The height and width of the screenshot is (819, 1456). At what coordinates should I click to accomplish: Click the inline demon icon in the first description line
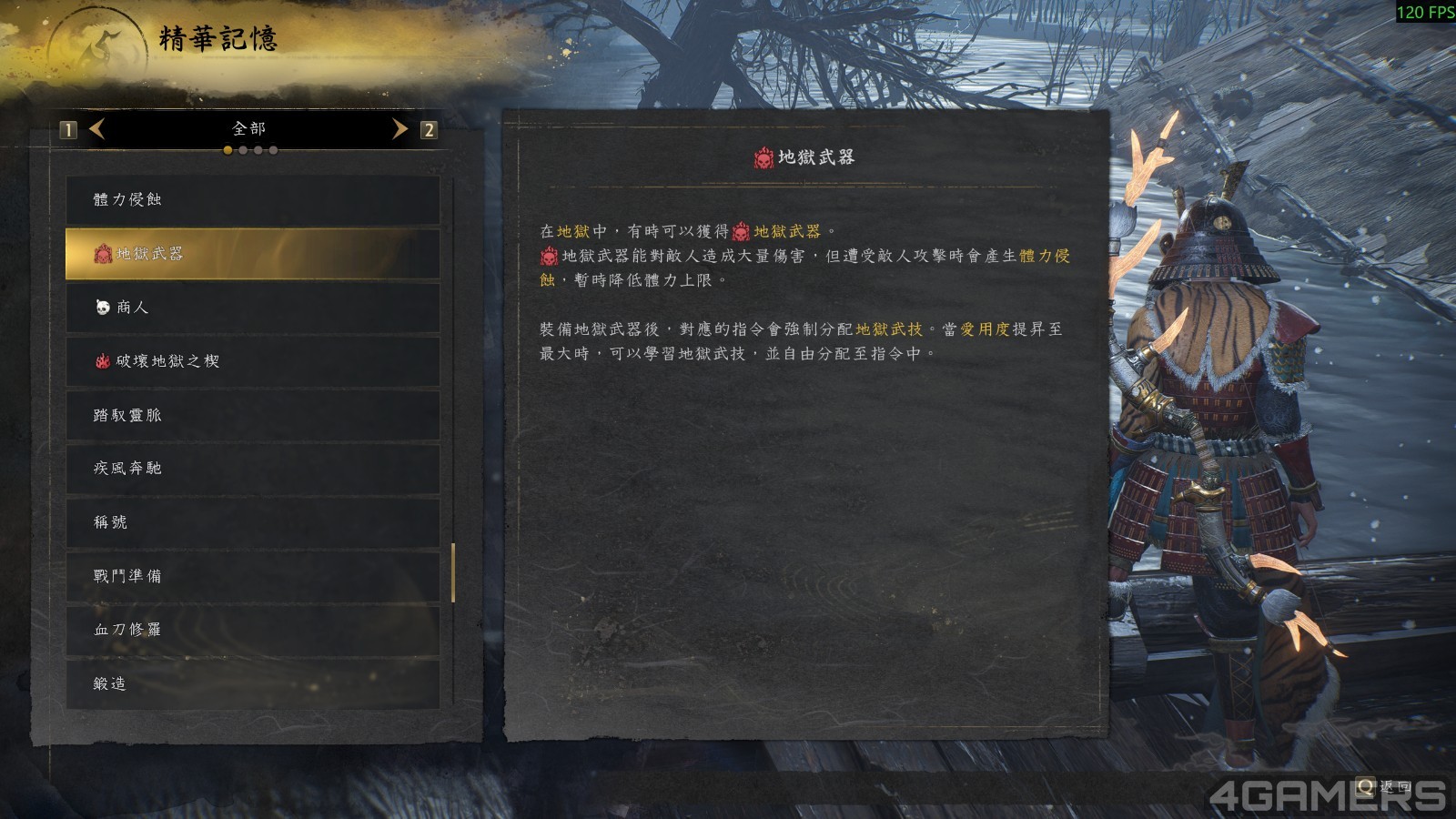(x=742, y=231)
